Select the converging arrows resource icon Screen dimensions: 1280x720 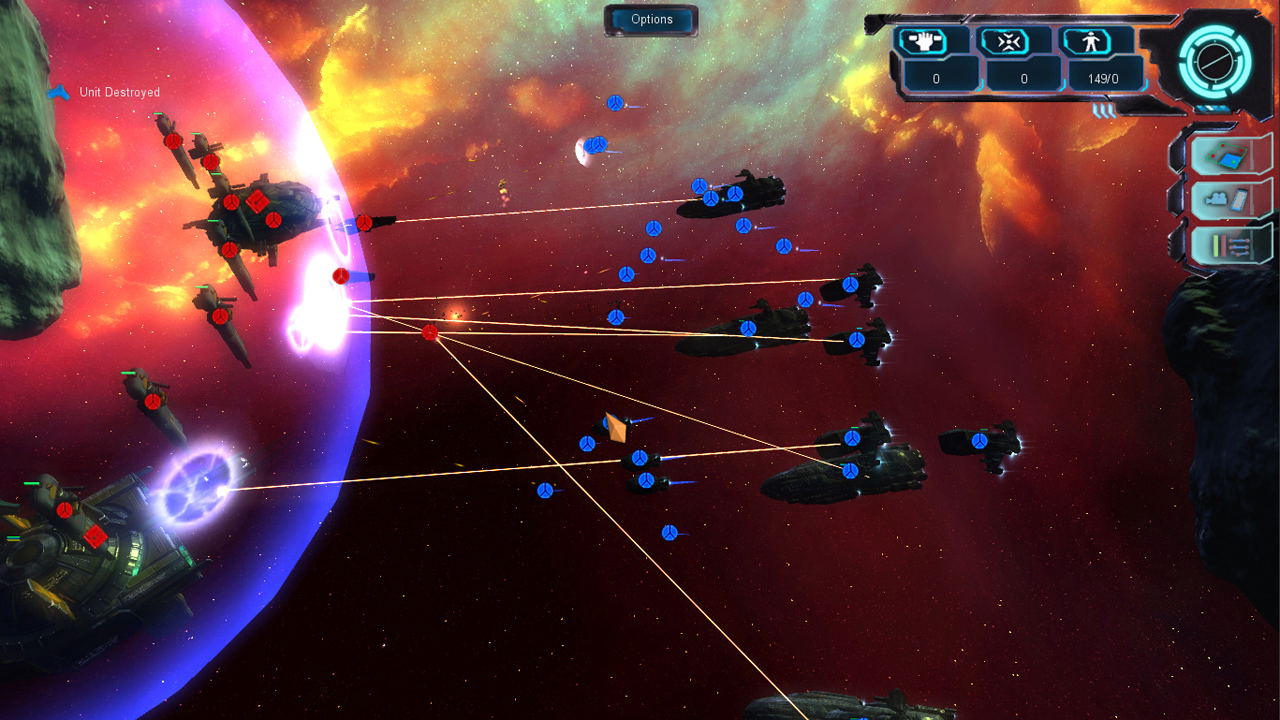1017,42
